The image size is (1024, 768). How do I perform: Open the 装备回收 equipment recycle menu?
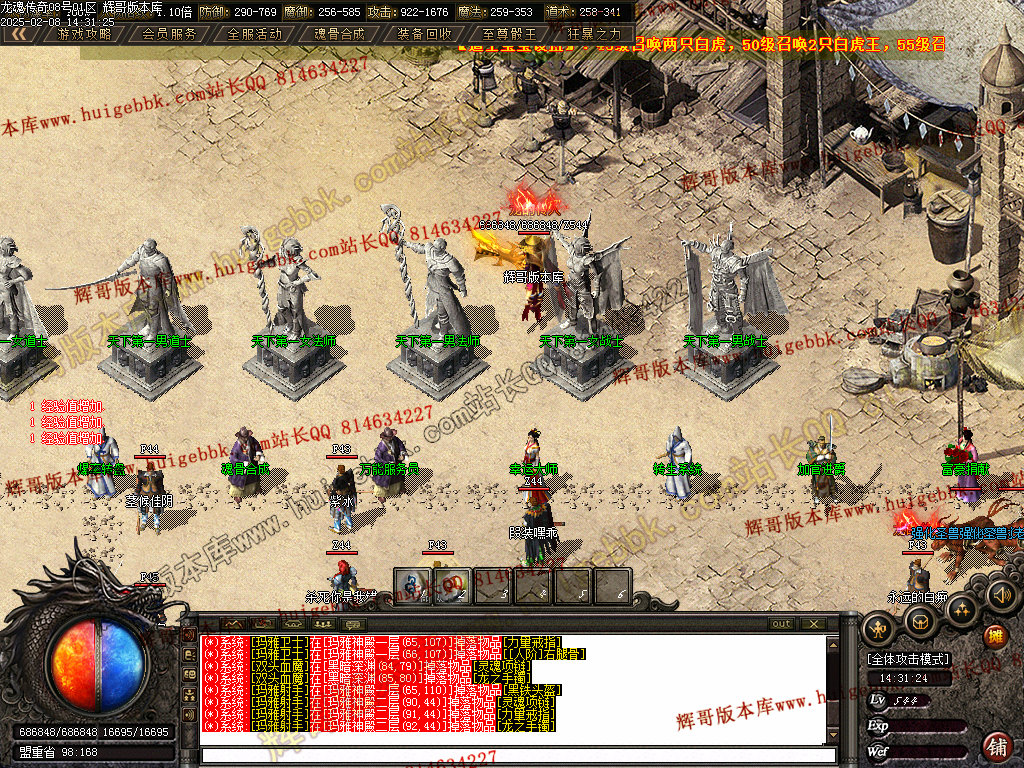(424, 33)
